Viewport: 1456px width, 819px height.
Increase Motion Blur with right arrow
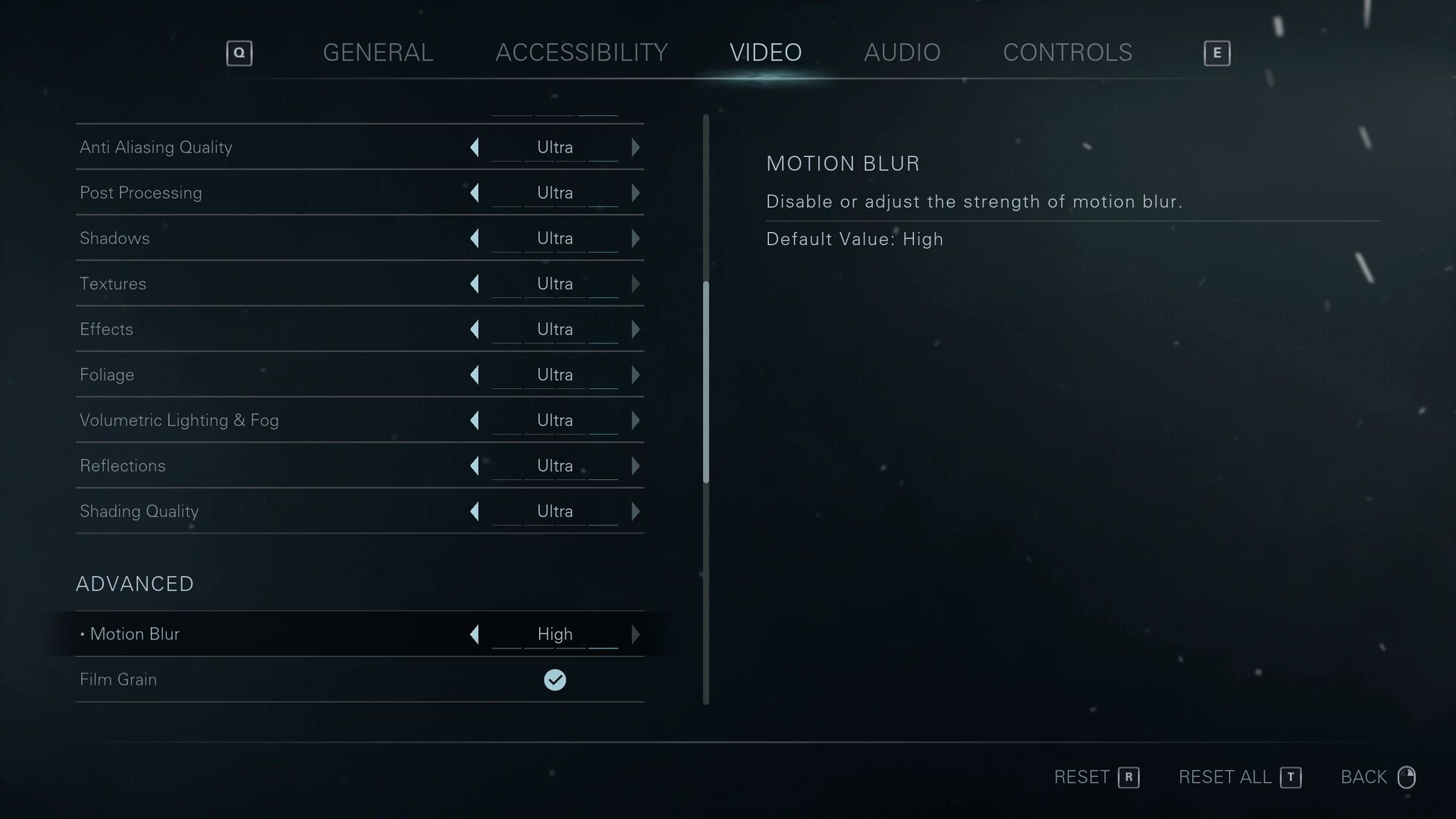click(635, 634)
